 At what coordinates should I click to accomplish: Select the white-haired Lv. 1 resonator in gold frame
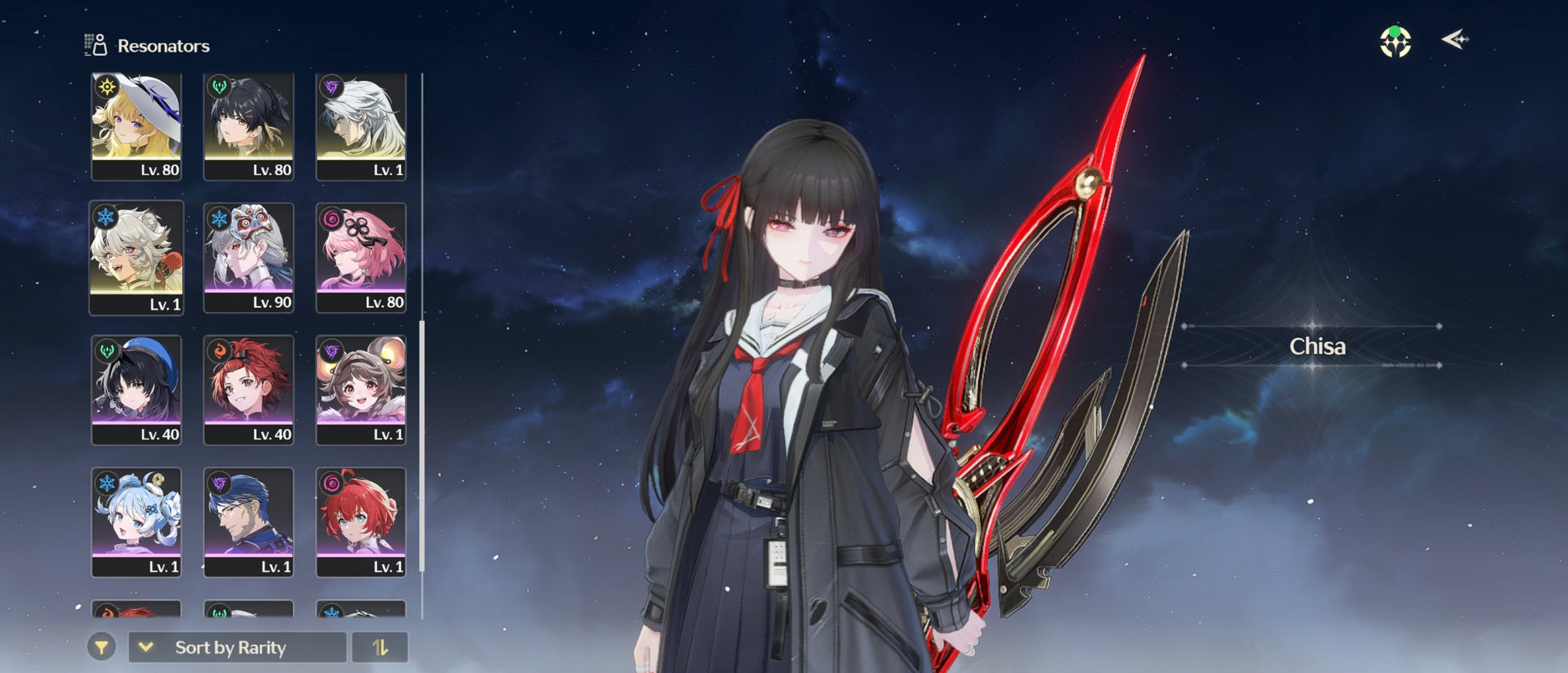coord(361,127)
